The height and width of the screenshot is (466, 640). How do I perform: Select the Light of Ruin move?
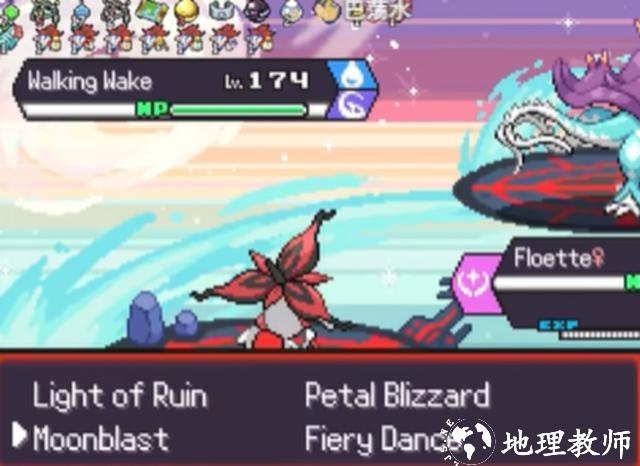(x=119, y=396)
